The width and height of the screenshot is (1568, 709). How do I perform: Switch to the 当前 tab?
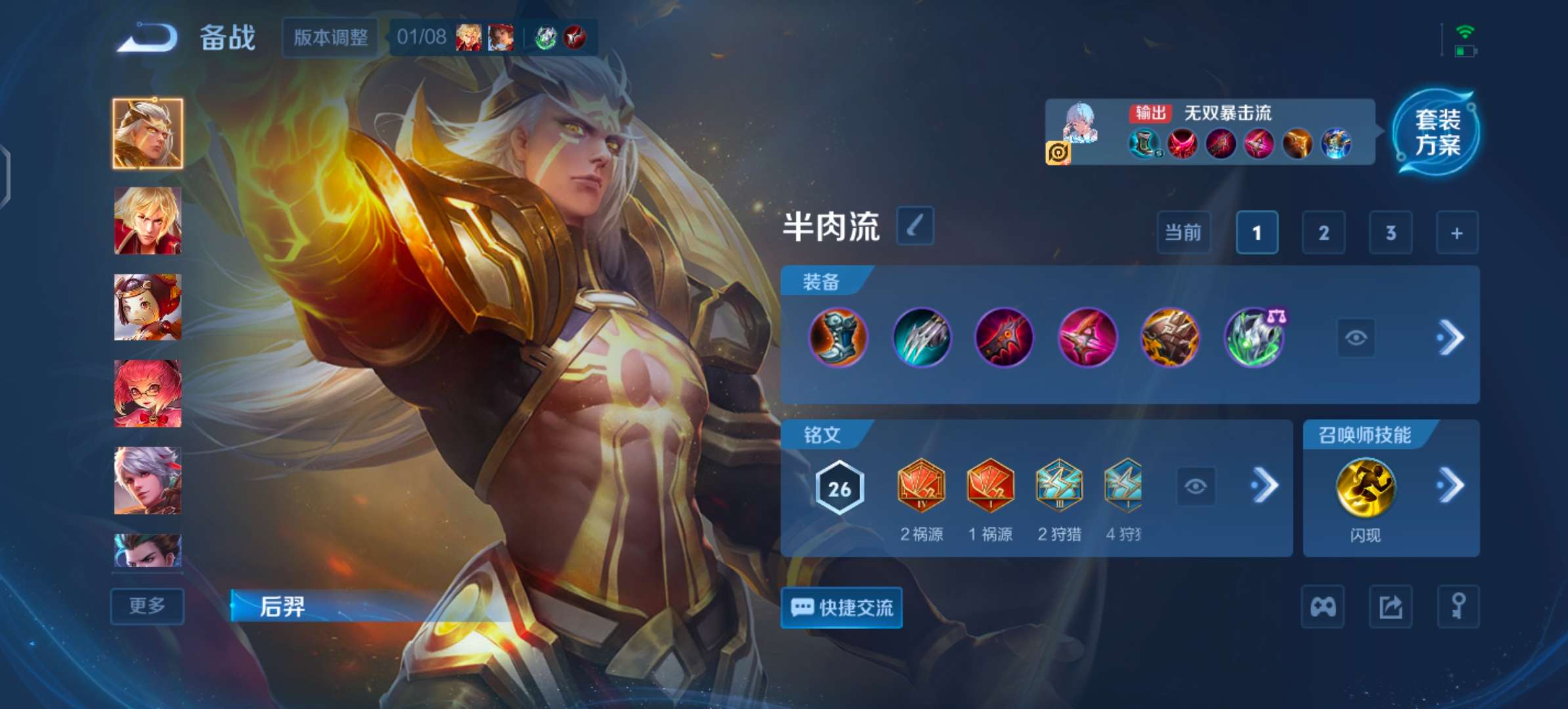(1183, 232)
